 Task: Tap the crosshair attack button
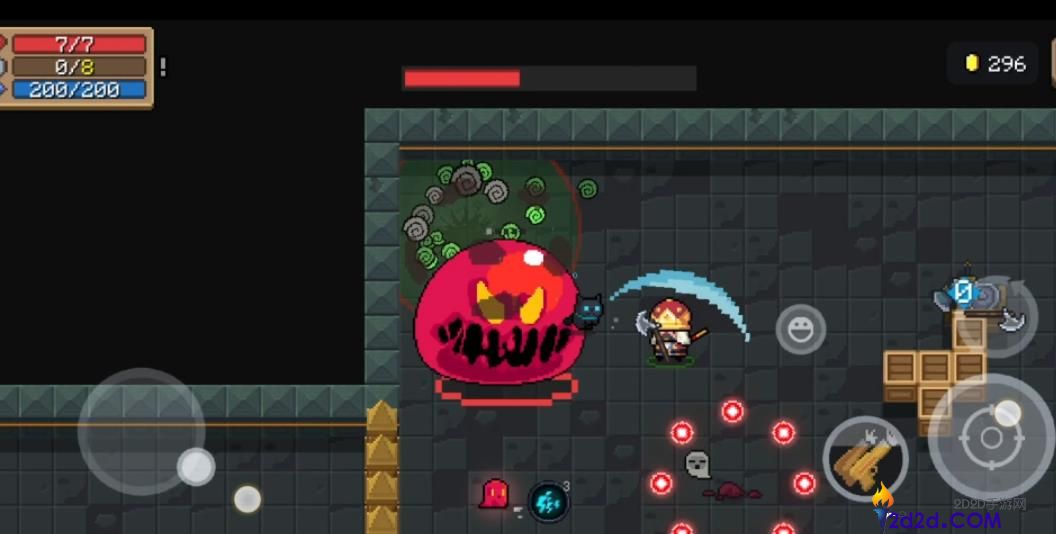pyautogui.click(x=991, y=437)
